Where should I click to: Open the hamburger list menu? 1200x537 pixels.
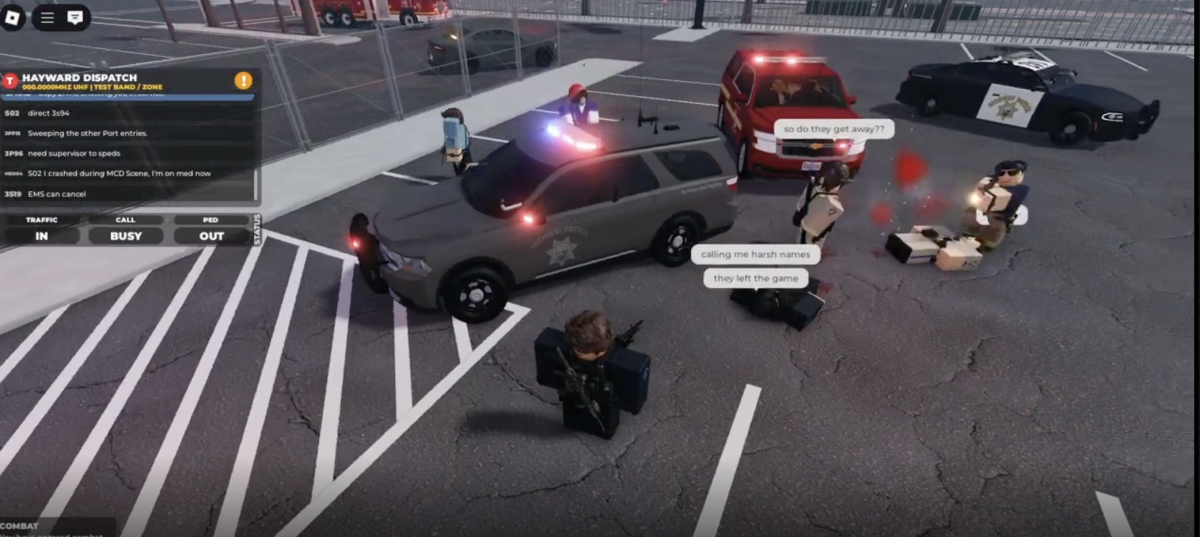(47, 17)
